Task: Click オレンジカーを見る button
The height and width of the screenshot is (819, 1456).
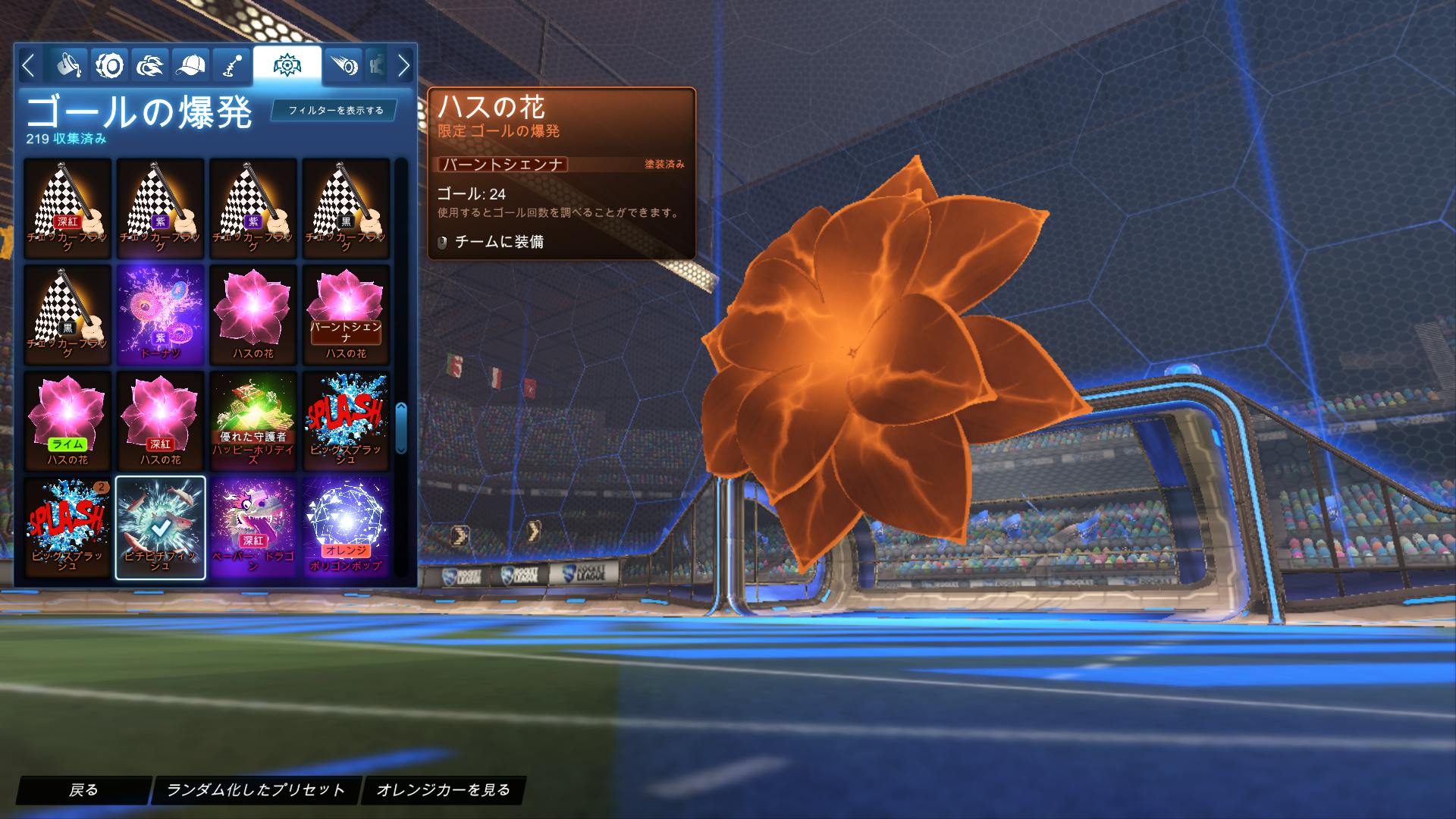Action: click(x=444, y=790)
